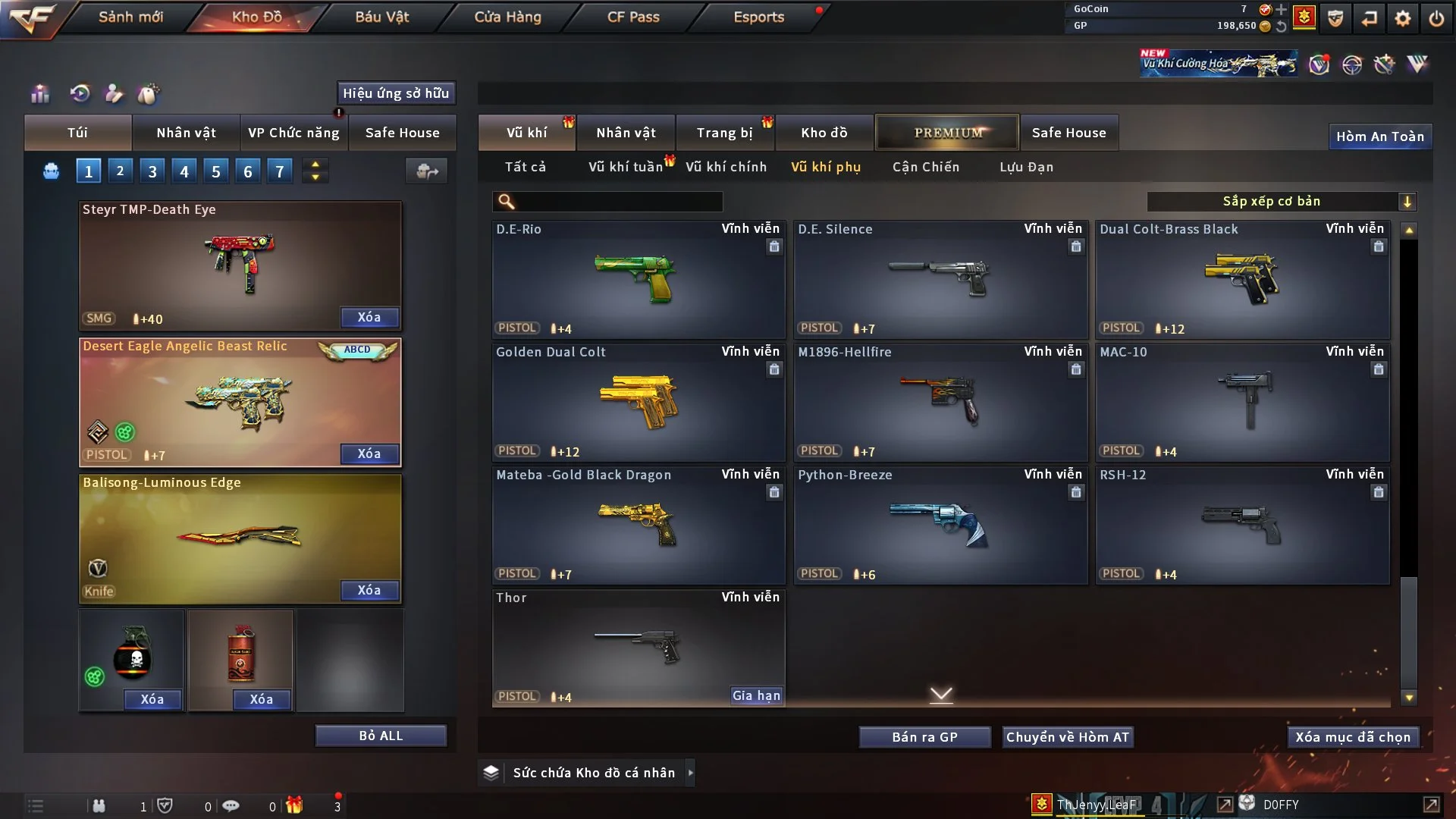
Task: Move item with Chuyển về Hòm AT
Action: coord(1067,737)
